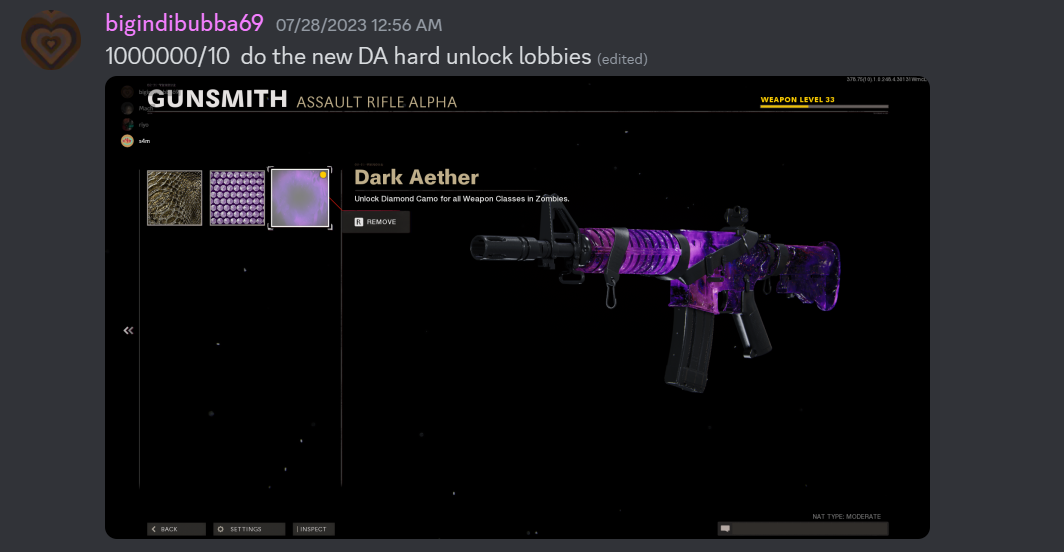Remove the equipped Dark Aether camo
The image size is (1064, 552).
click(x=376, y=222)
